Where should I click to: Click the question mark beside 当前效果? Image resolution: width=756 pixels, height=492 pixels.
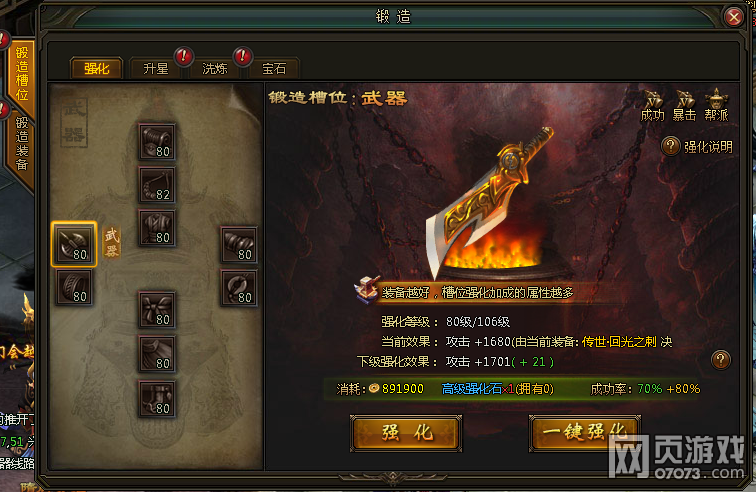[x=719, y=360]
